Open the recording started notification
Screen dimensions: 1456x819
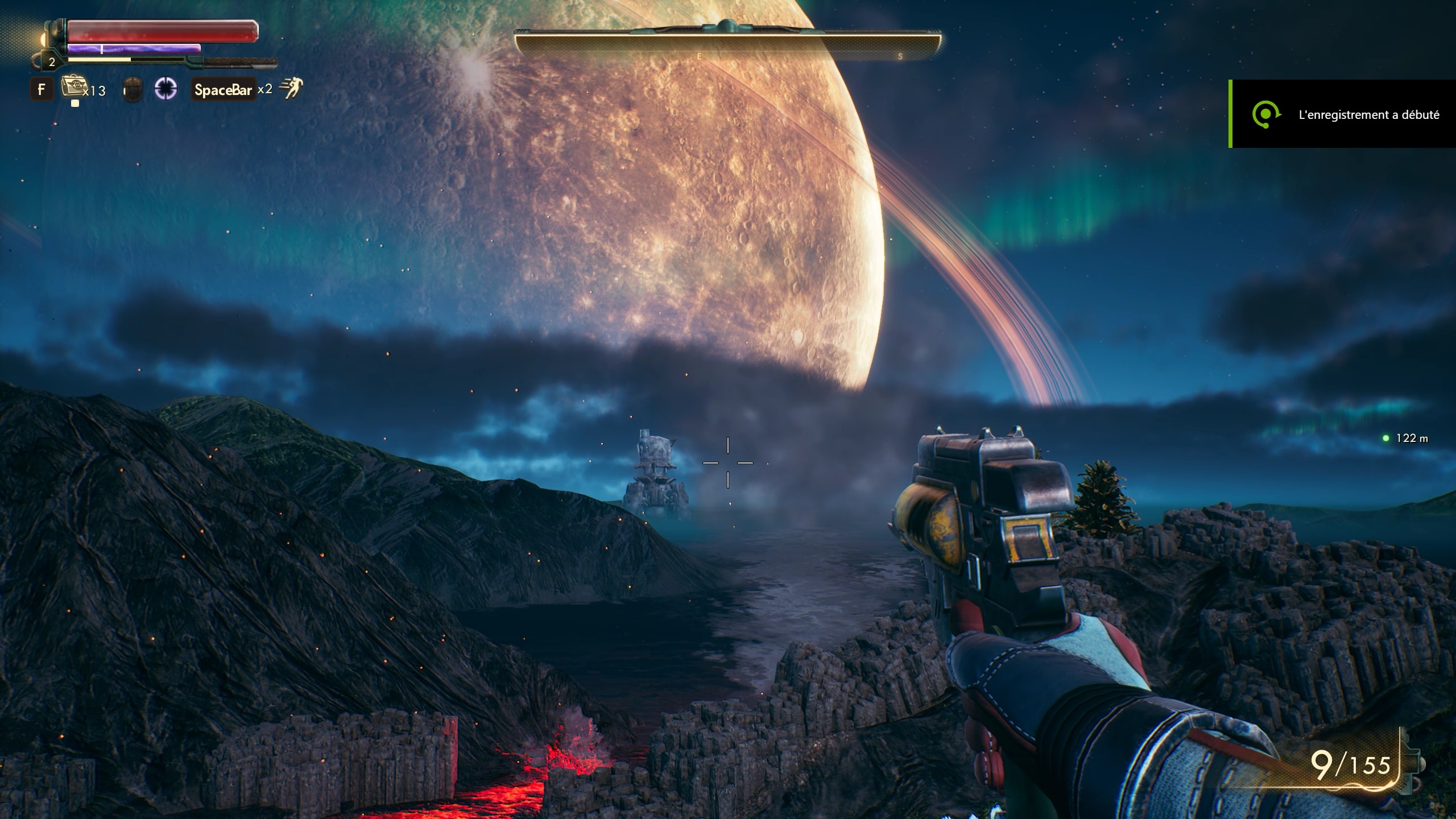[x=1342, y=114]
